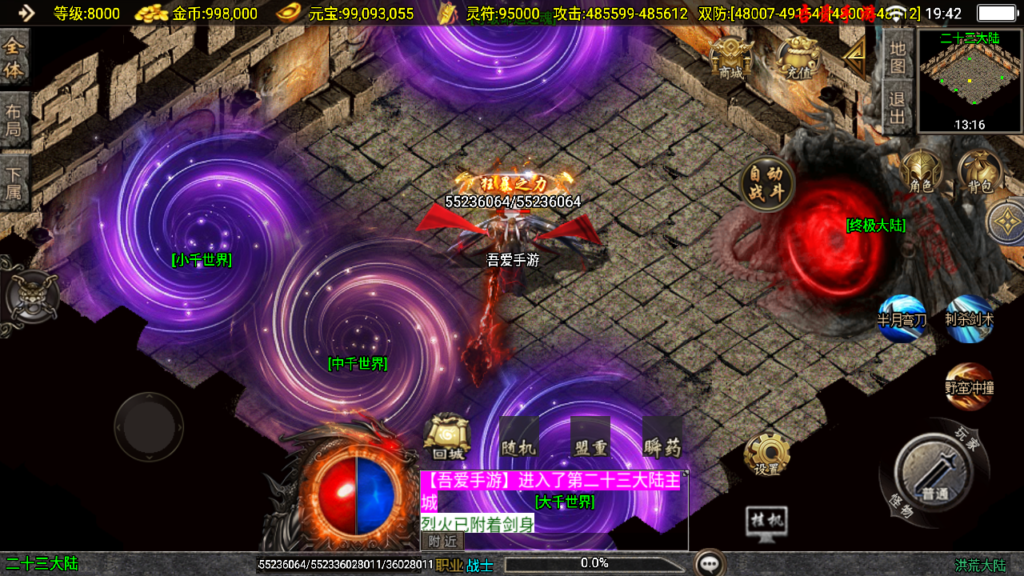The image size is (1024, 576).
Task: Open the 角色 character sheet
Action: click(x=920, y=171)
